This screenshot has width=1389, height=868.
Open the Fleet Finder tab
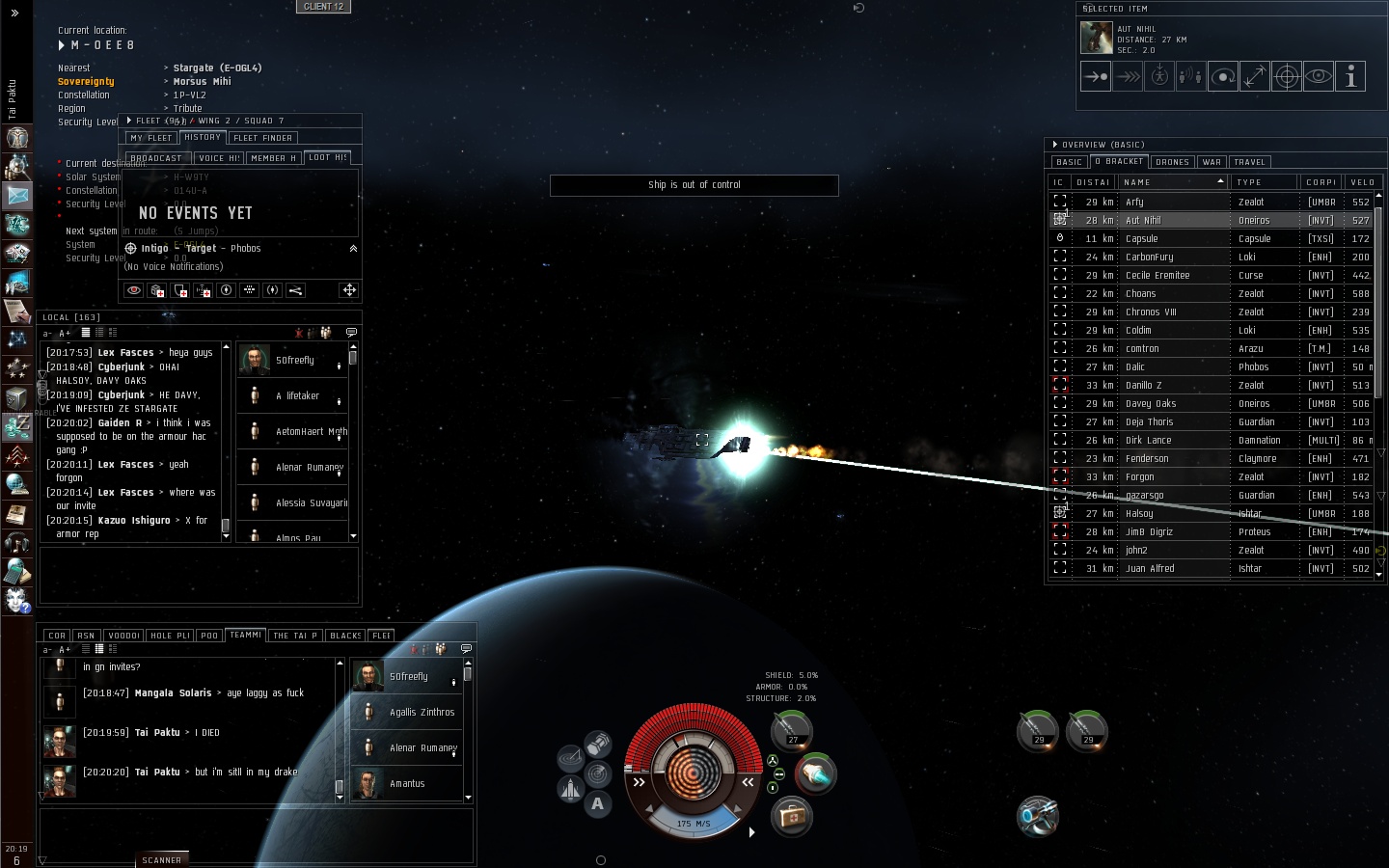point(262,138)
